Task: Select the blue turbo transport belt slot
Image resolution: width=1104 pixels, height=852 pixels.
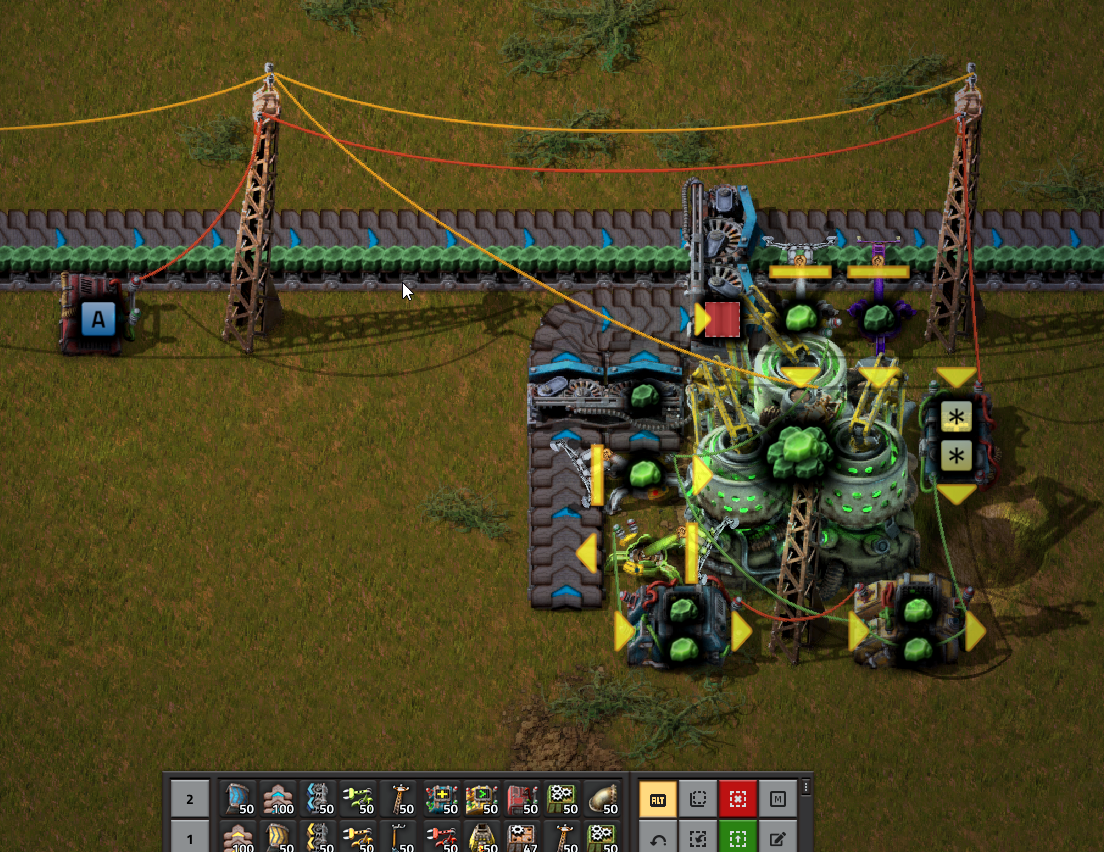Action: tap(237, 798)
